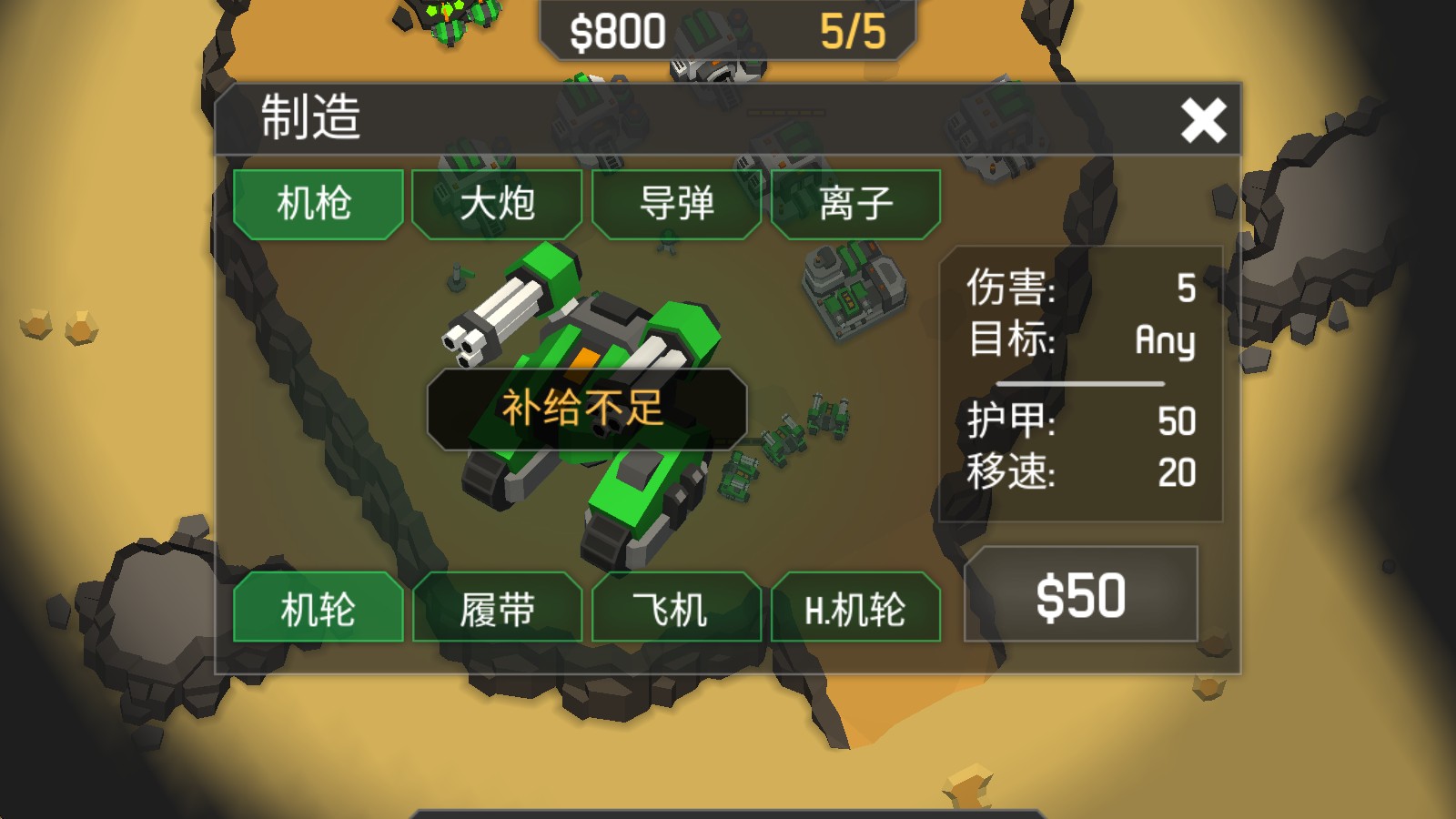This screenshot has height=819, width=1456.
Task: Dismiss the 补给不足 supply warning banner
Action: click(x=585, y=409)
